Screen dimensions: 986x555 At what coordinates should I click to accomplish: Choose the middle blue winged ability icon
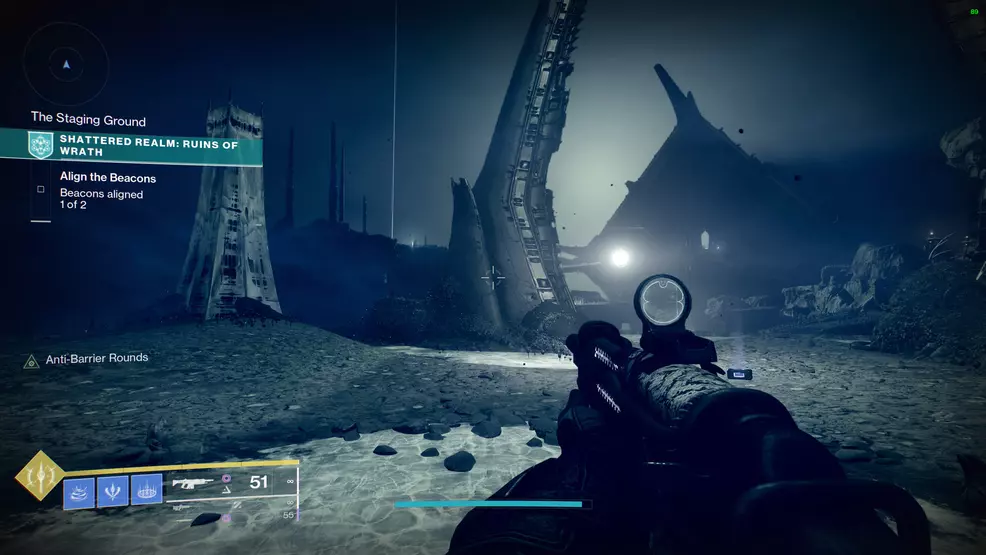(112, 491)
